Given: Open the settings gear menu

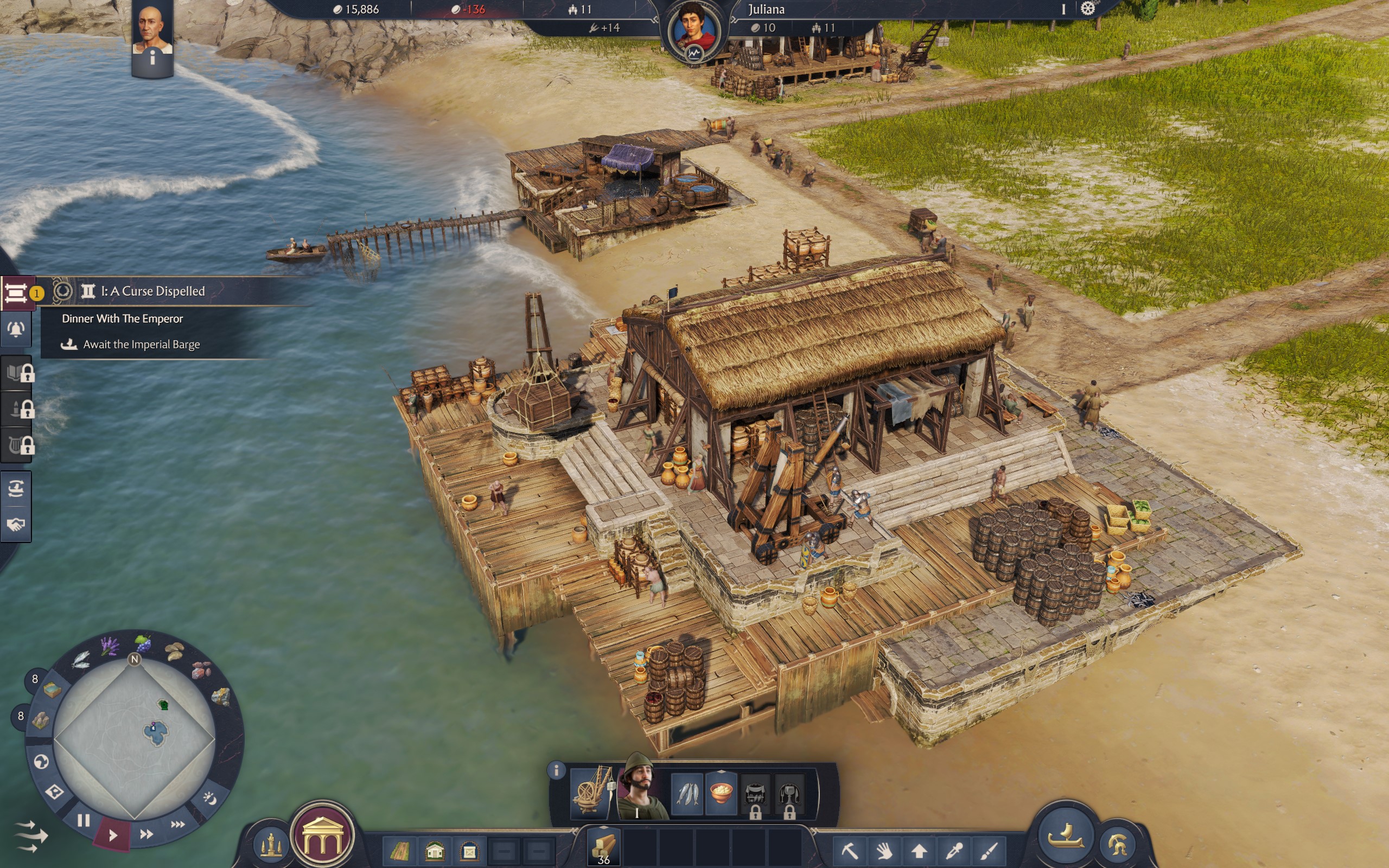Looking at the screenshot, I should coord(1087,9).
